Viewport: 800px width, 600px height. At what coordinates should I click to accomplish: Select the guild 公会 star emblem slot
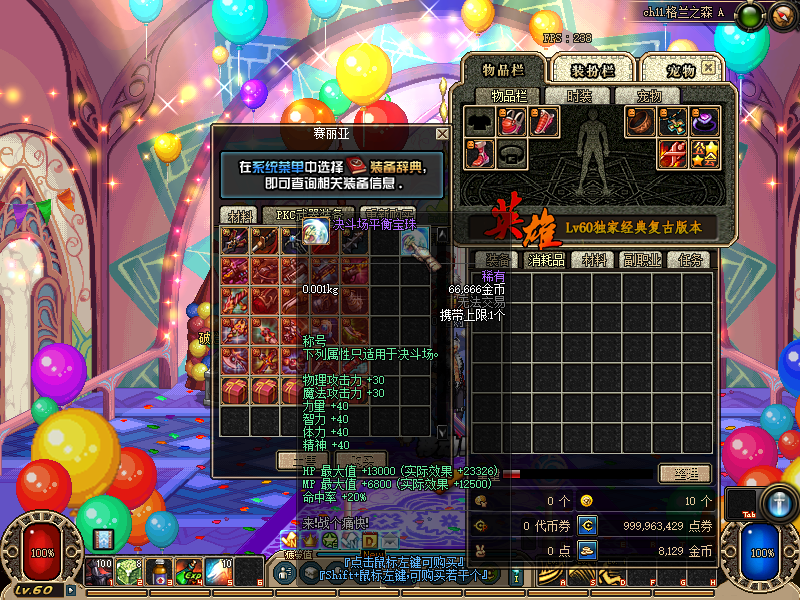tap(704, 154)
